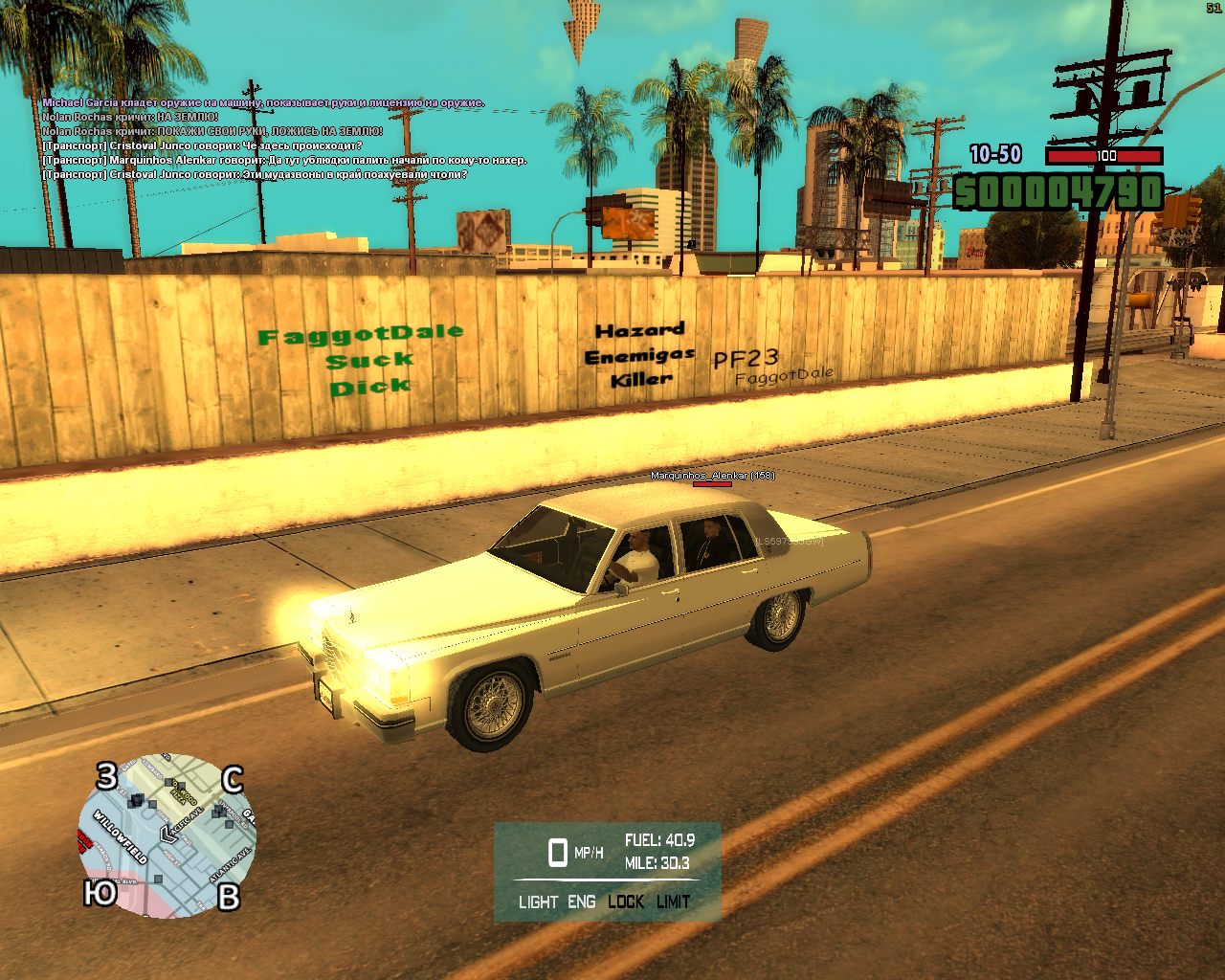Click the circular radar minimap
The height and width of the screenshot is (980, 1225).
click(x=167, y=835)
